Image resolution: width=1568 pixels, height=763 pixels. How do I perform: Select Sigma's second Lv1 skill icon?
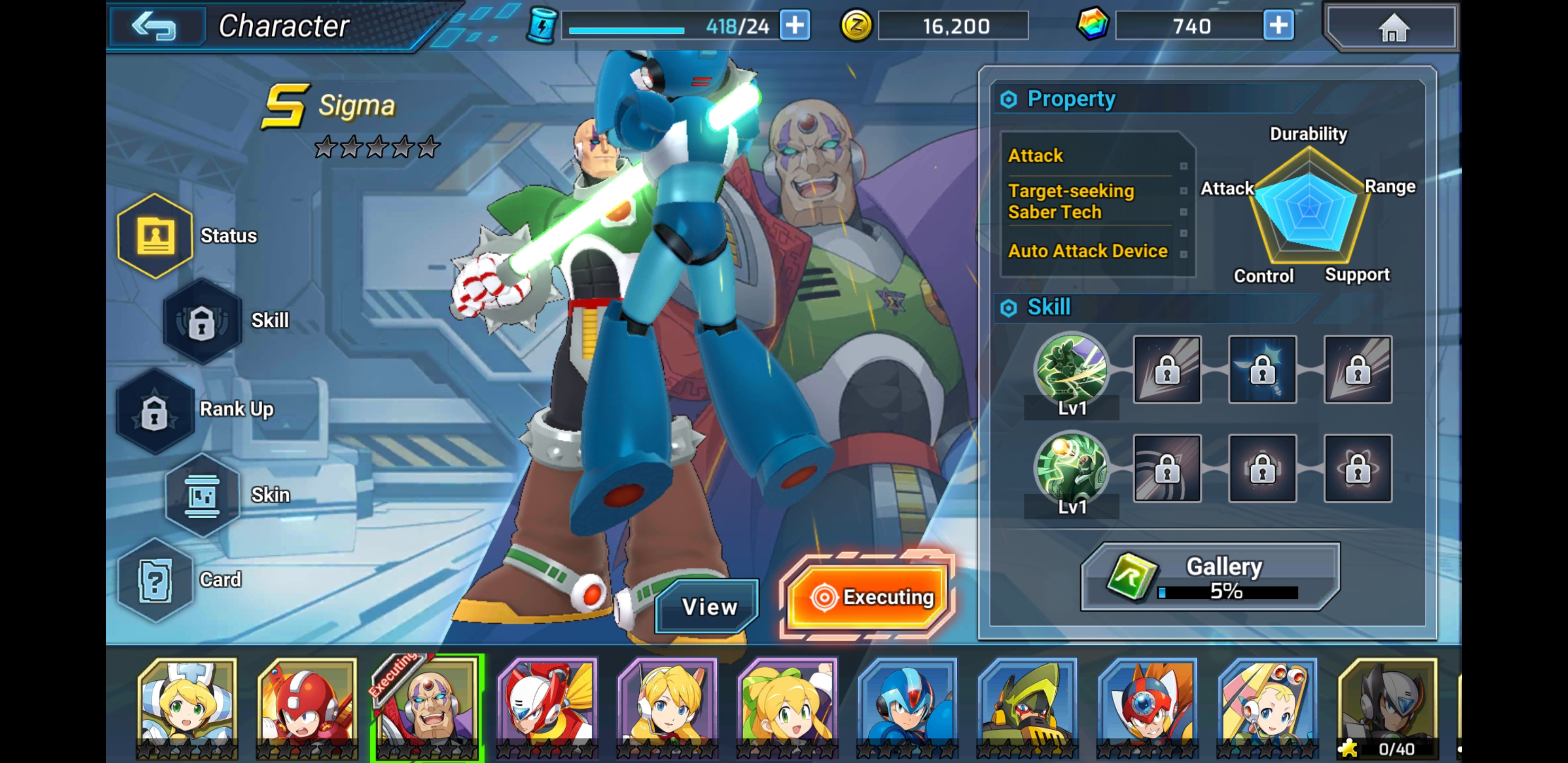click(x=1071, y=469)
